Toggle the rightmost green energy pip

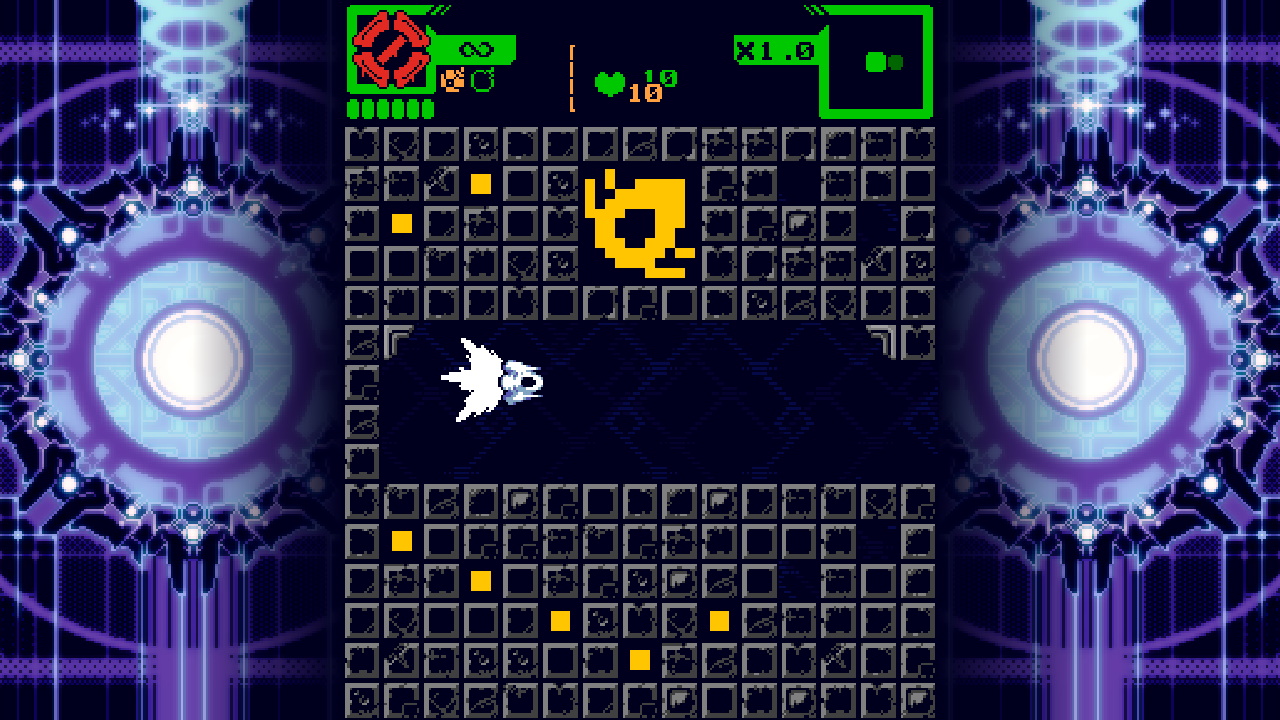pyautogui.click(x=427, y=108)
